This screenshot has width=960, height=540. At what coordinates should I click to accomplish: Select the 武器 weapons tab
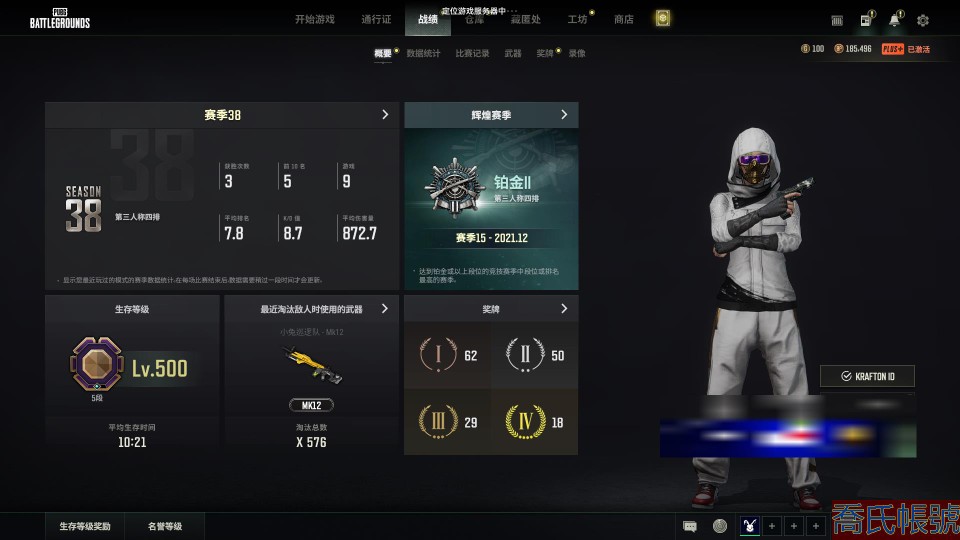[x=513, y=53]
